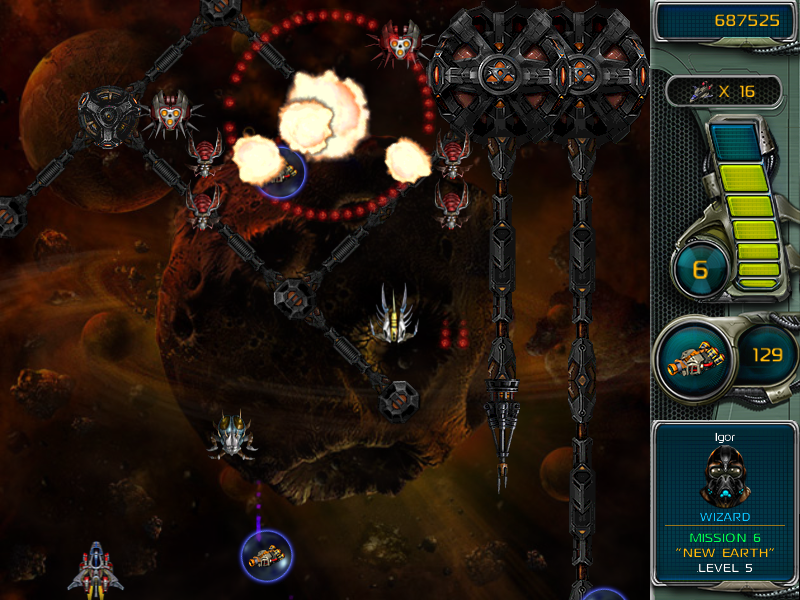The height and width of the screenshot is (600, 800).
Task: Select the orange missile weapon icon
Action: [694, 359]
